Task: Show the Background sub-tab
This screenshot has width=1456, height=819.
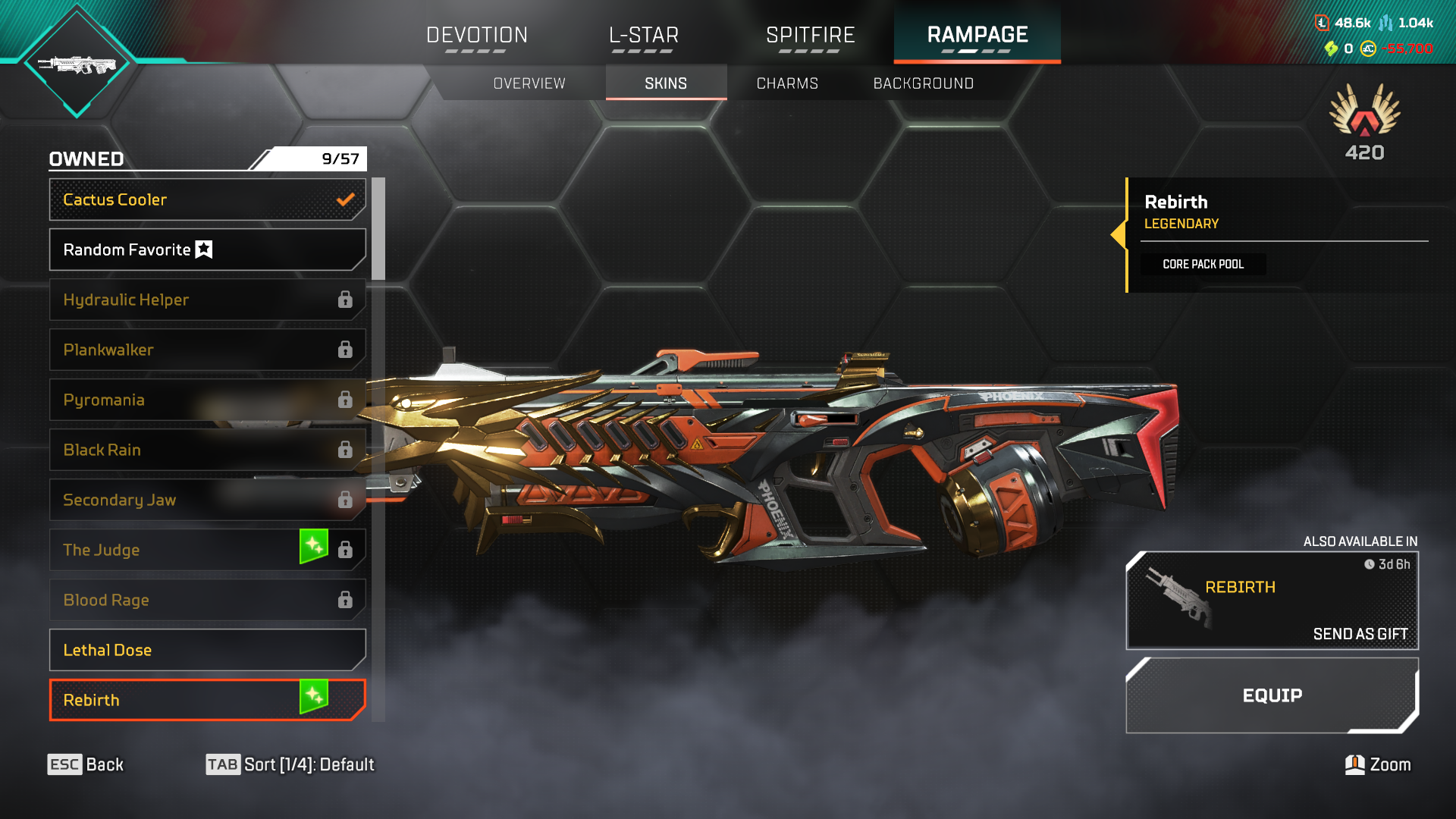Action: (923, 83)
